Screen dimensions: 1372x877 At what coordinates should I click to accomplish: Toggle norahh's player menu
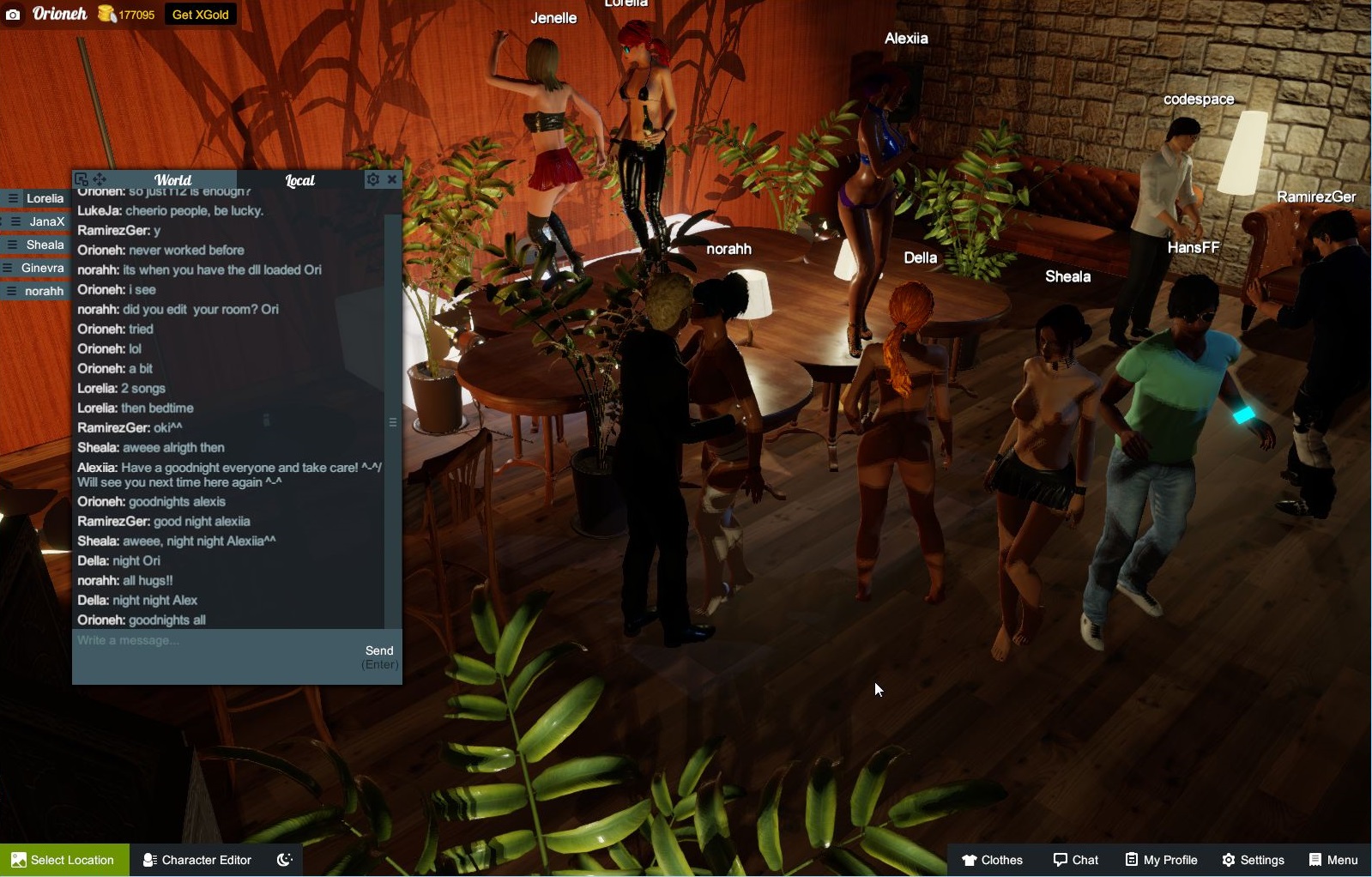[x=12, y=291]
